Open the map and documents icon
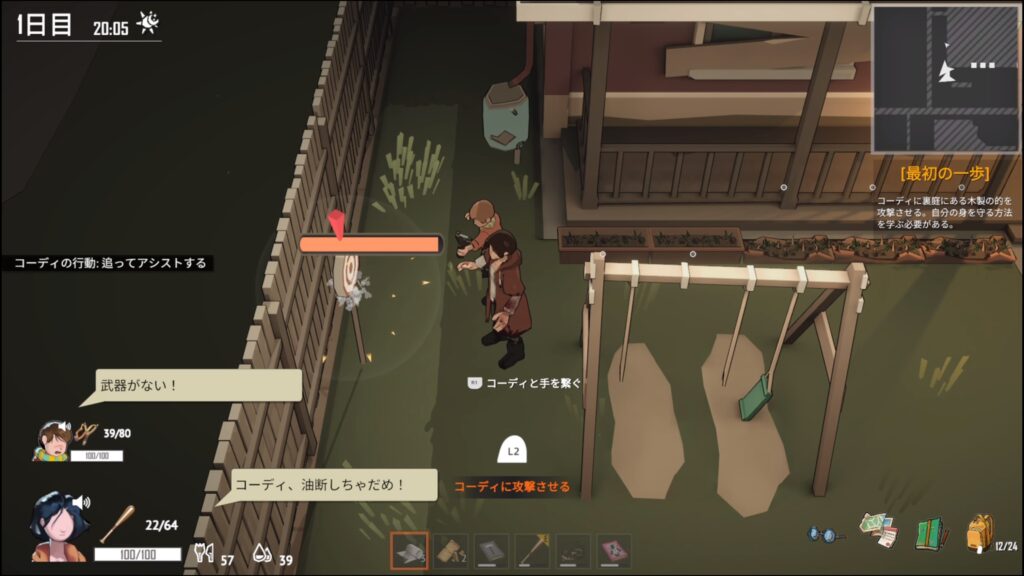Image resolution: width=1024 pixels, height=576 pixels. click(878, 531)
